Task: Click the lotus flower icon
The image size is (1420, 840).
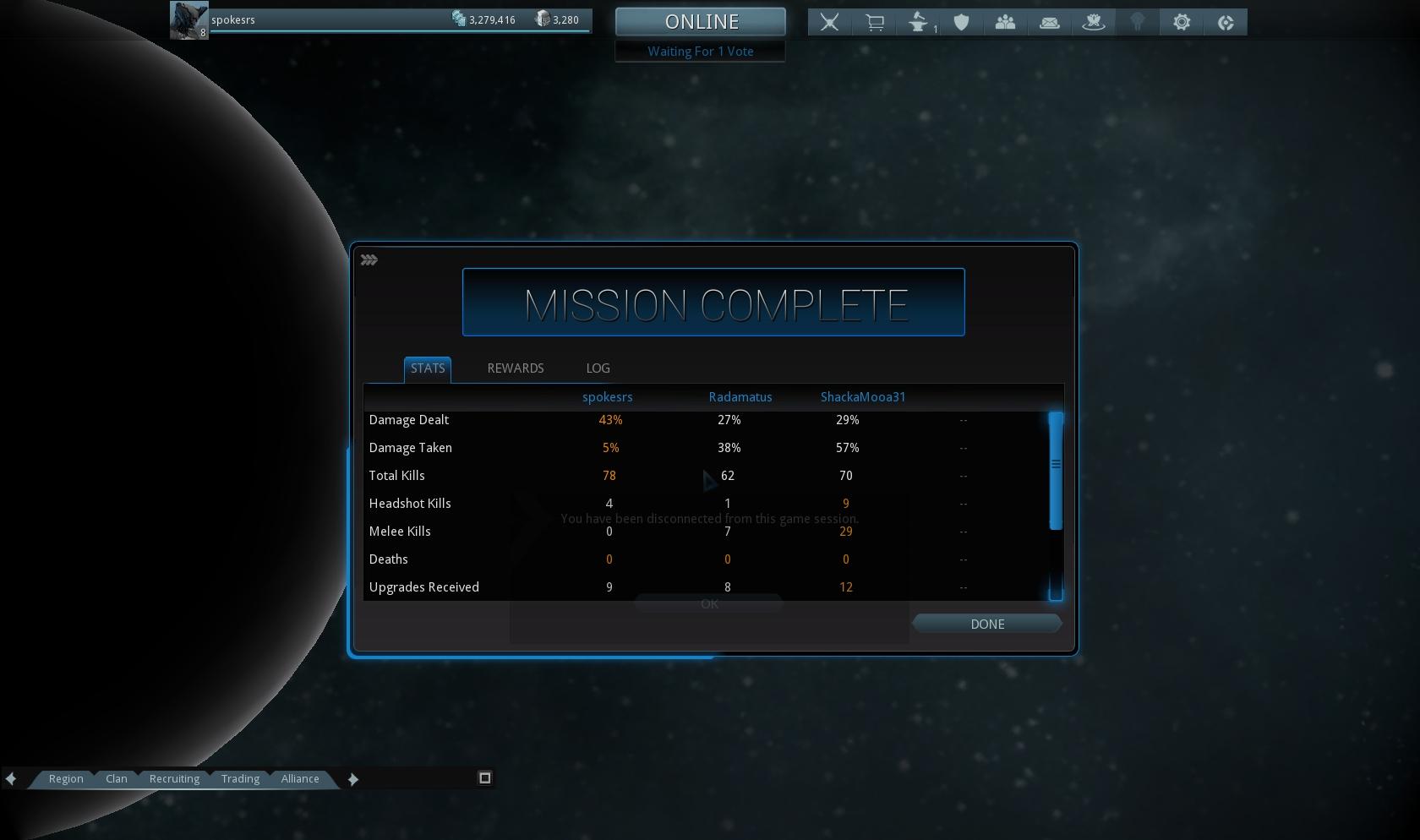Action: [x=1094, y=23]
